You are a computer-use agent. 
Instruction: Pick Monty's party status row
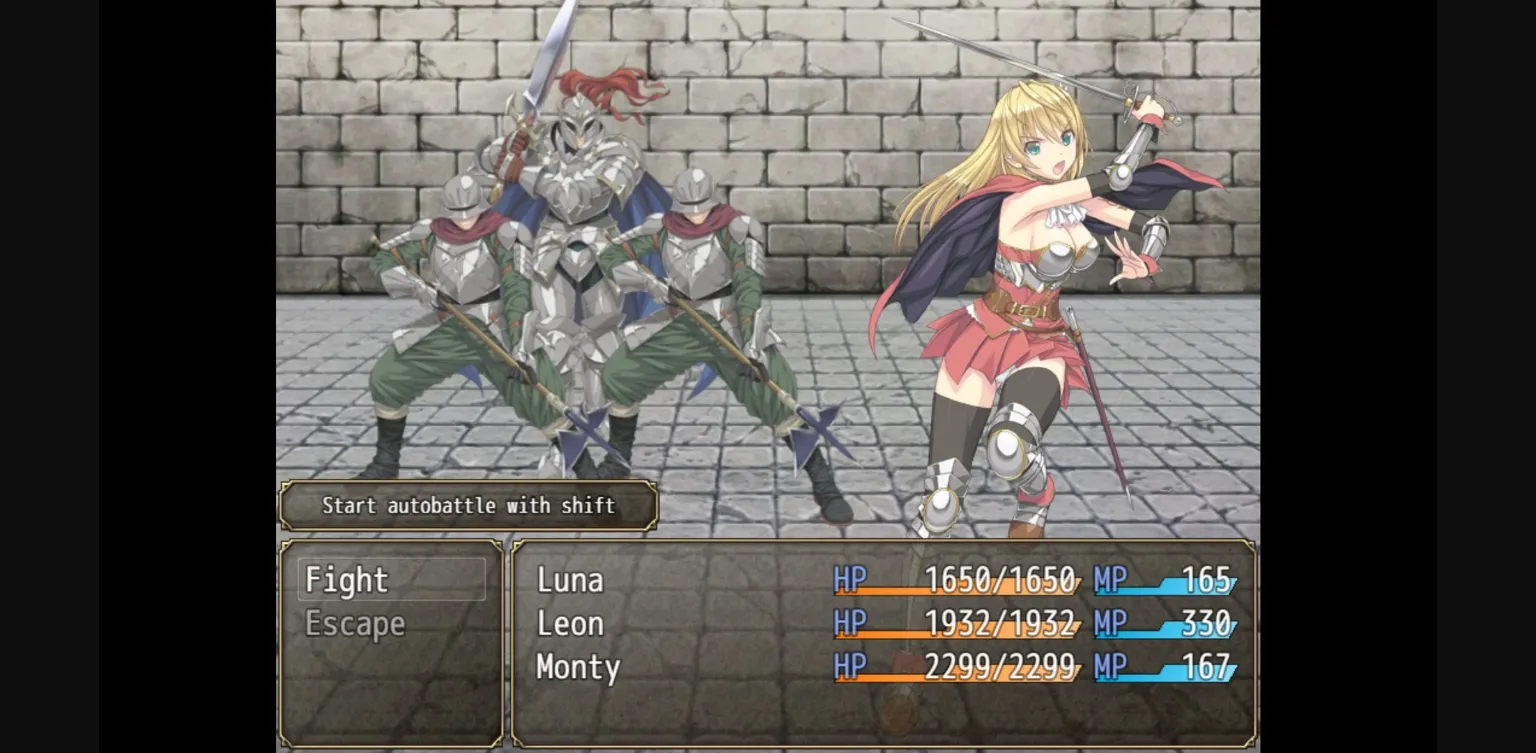click(884, 667)
